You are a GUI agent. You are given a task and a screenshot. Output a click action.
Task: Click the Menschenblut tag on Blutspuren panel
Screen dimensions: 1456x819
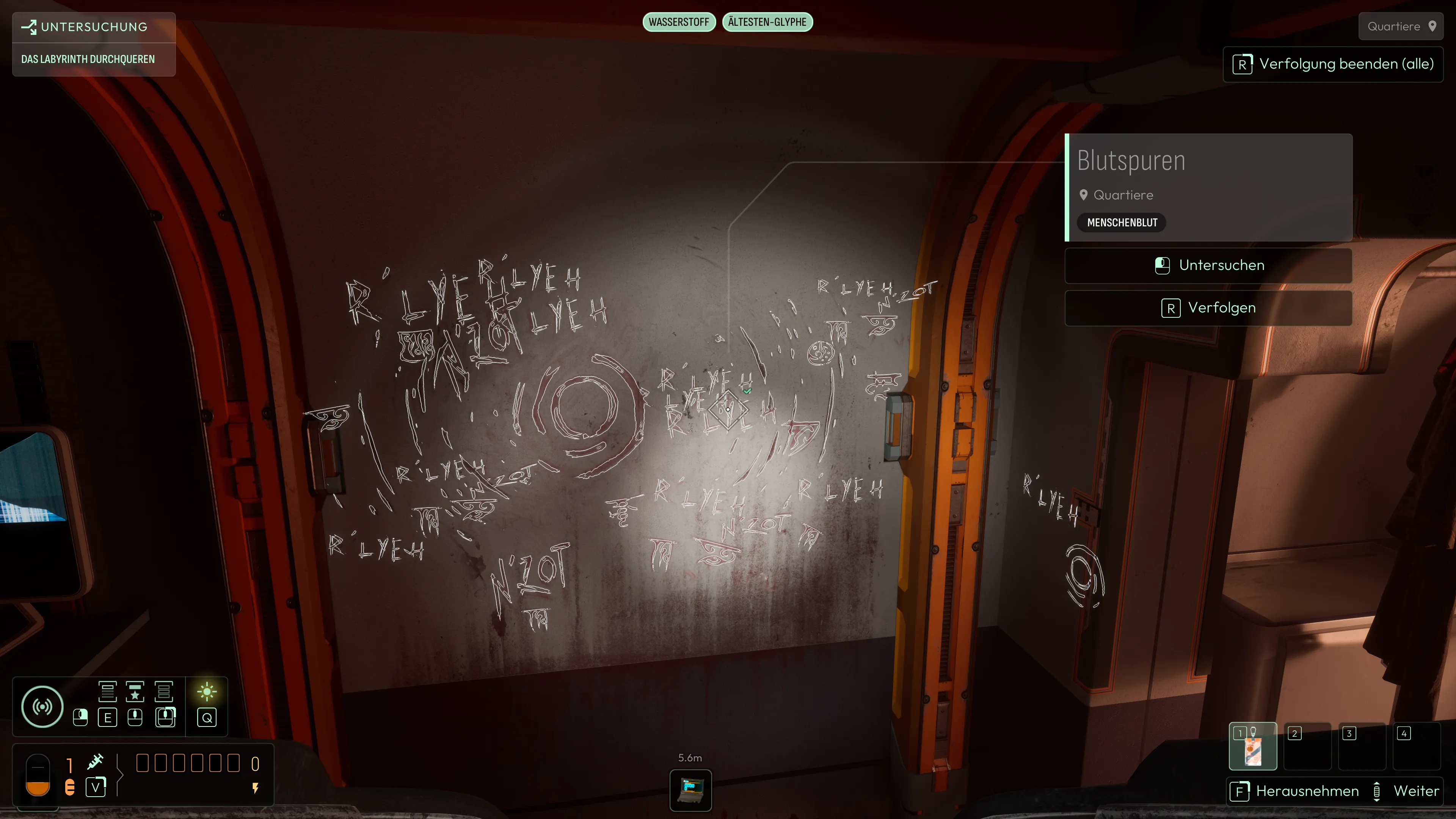point(1122,223)
